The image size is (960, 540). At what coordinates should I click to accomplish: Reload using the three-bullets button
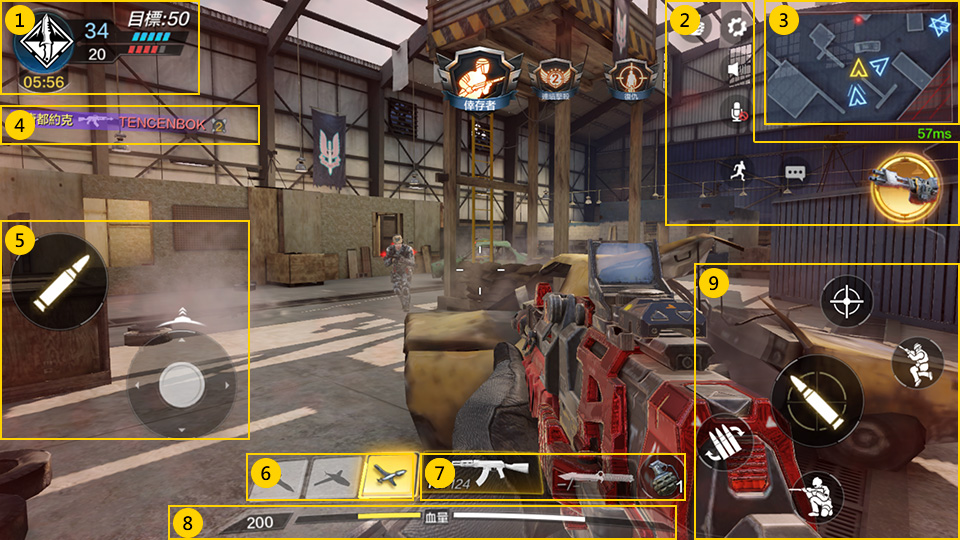click(x=720, y=441)
